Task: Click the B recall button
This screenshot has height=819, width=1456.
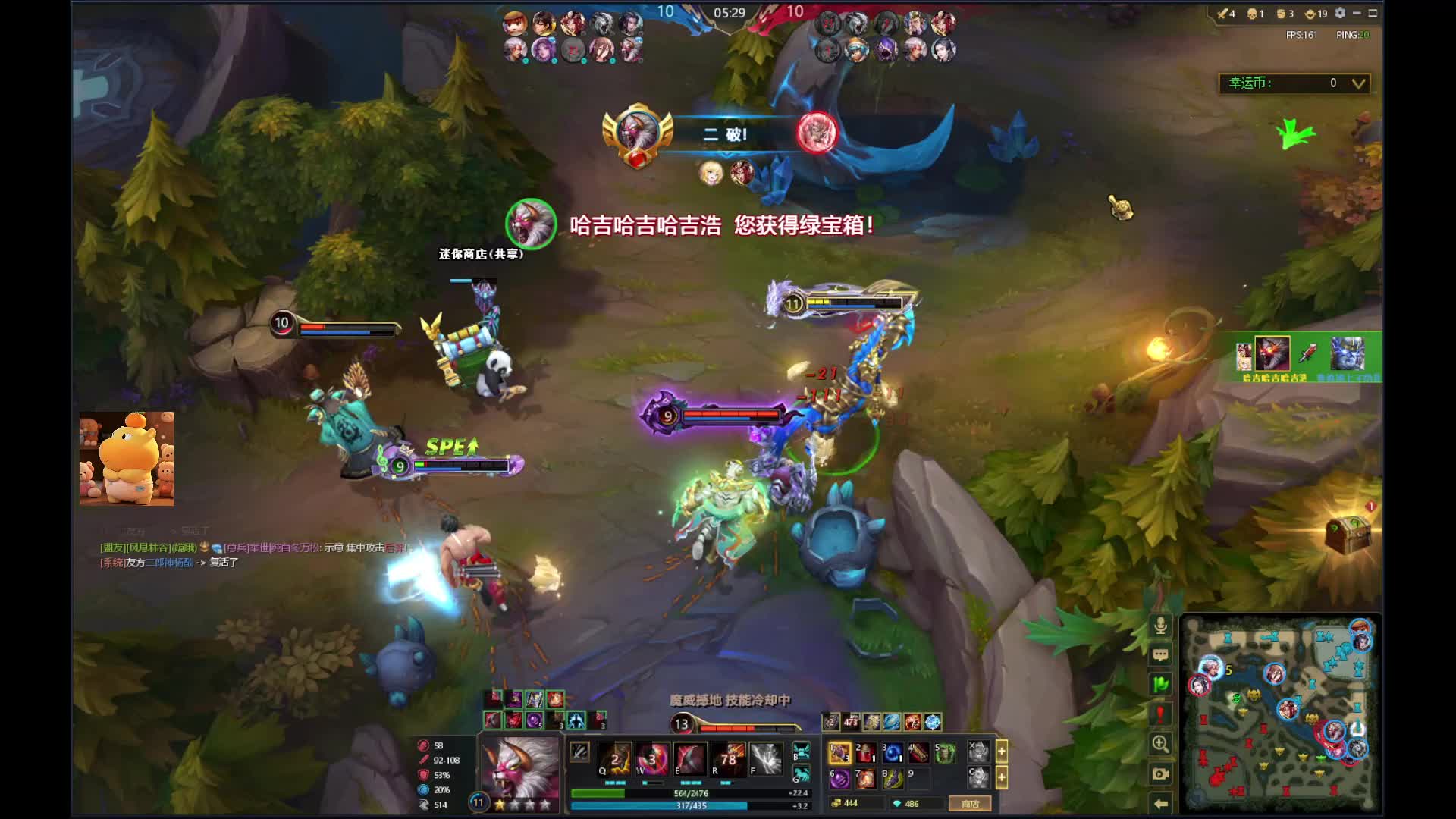Action: pos(801,751)
